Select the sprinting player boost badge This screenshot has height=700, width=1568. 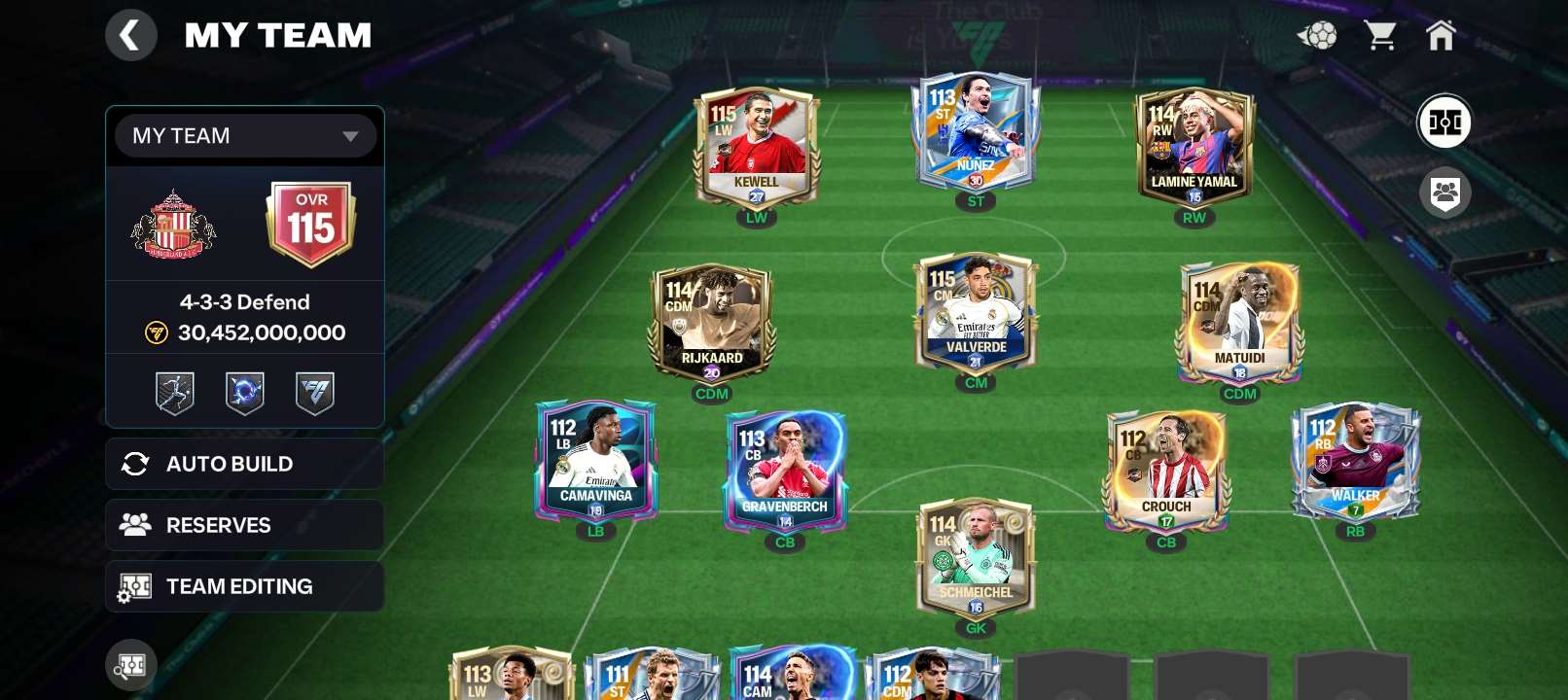[175, 392]
